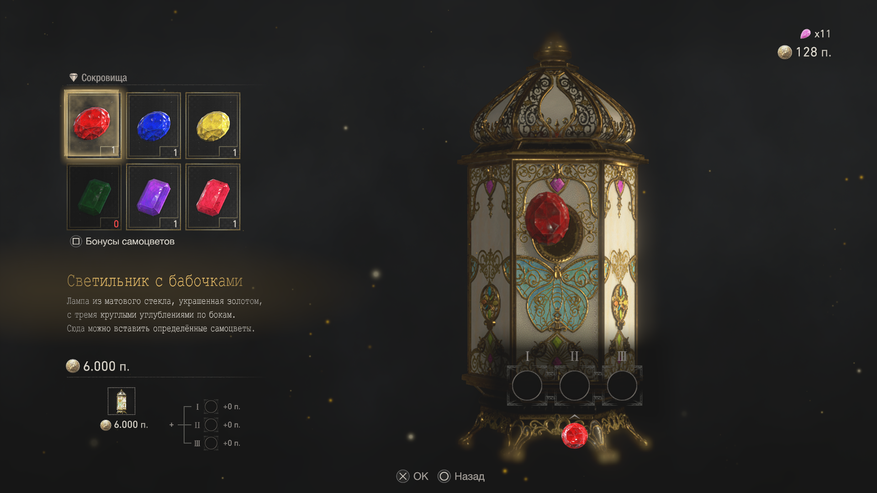Choose the round blue sapphire gem
This screenshot has width=877, height=493.
[153, 125]
